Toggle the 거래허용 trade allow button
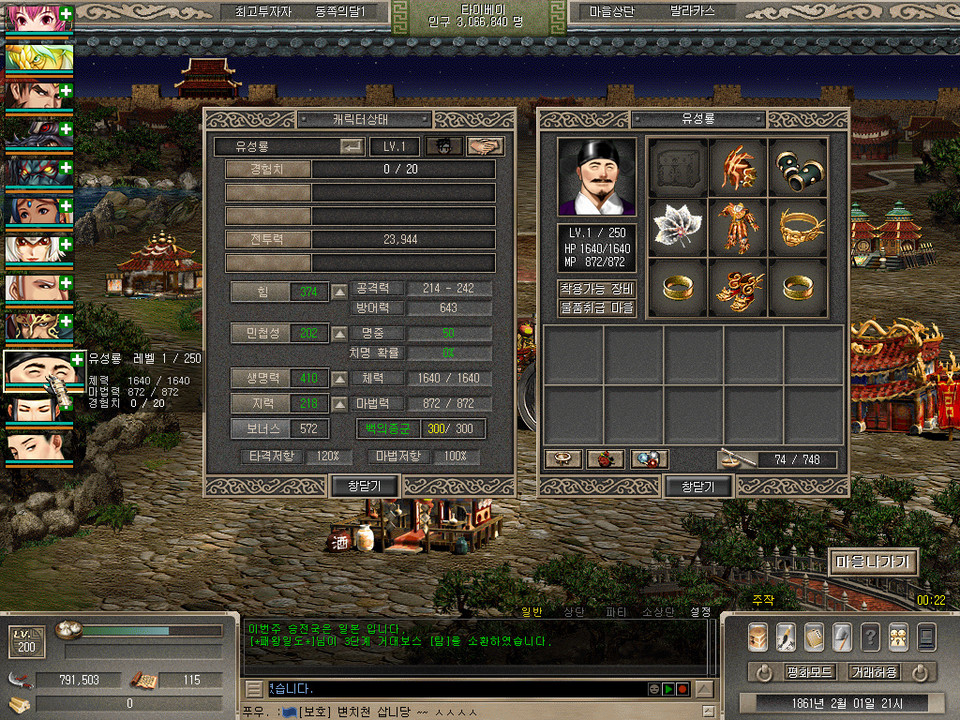Screen dimensions: 960x720 873,672
